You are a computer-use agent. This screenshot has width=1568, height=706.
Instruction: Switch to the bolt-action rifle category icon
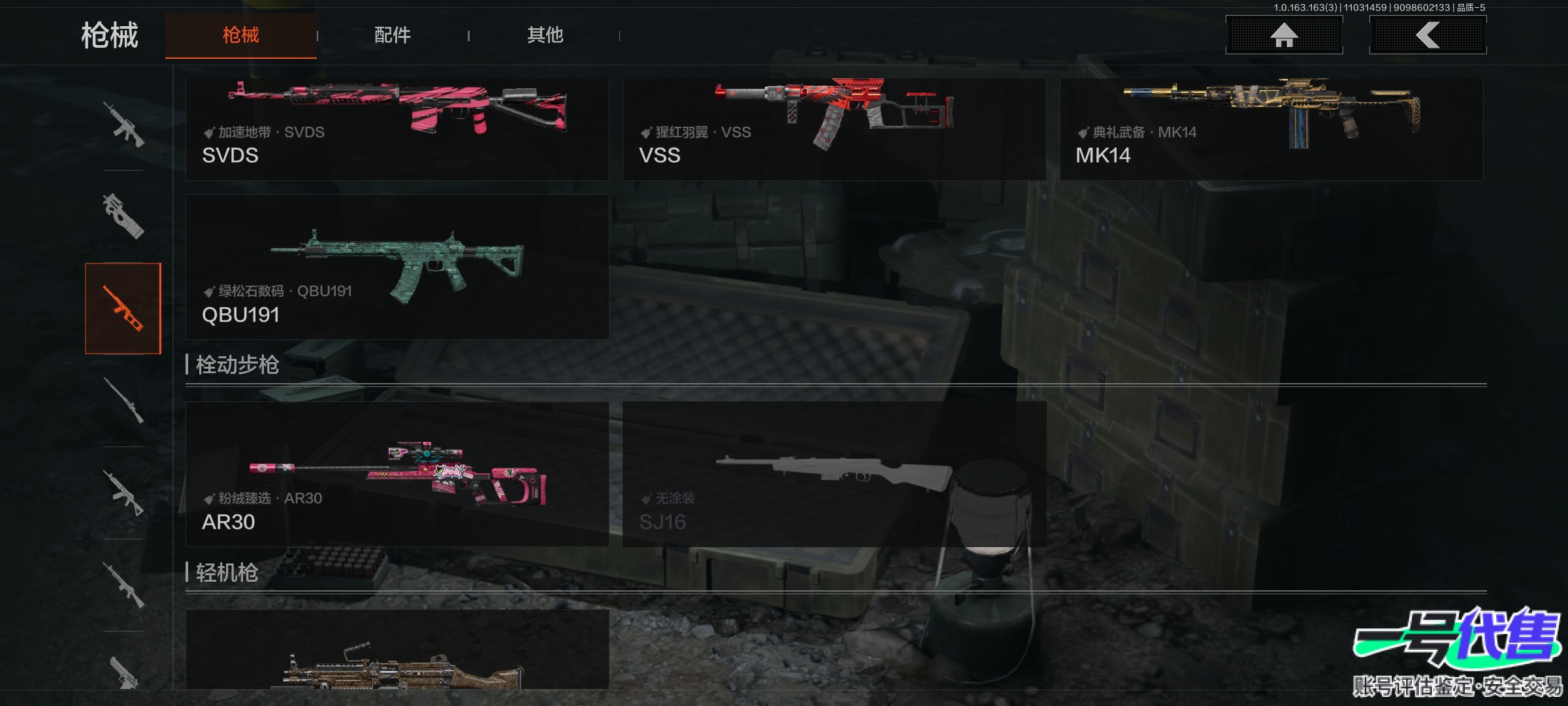point(123,400)
